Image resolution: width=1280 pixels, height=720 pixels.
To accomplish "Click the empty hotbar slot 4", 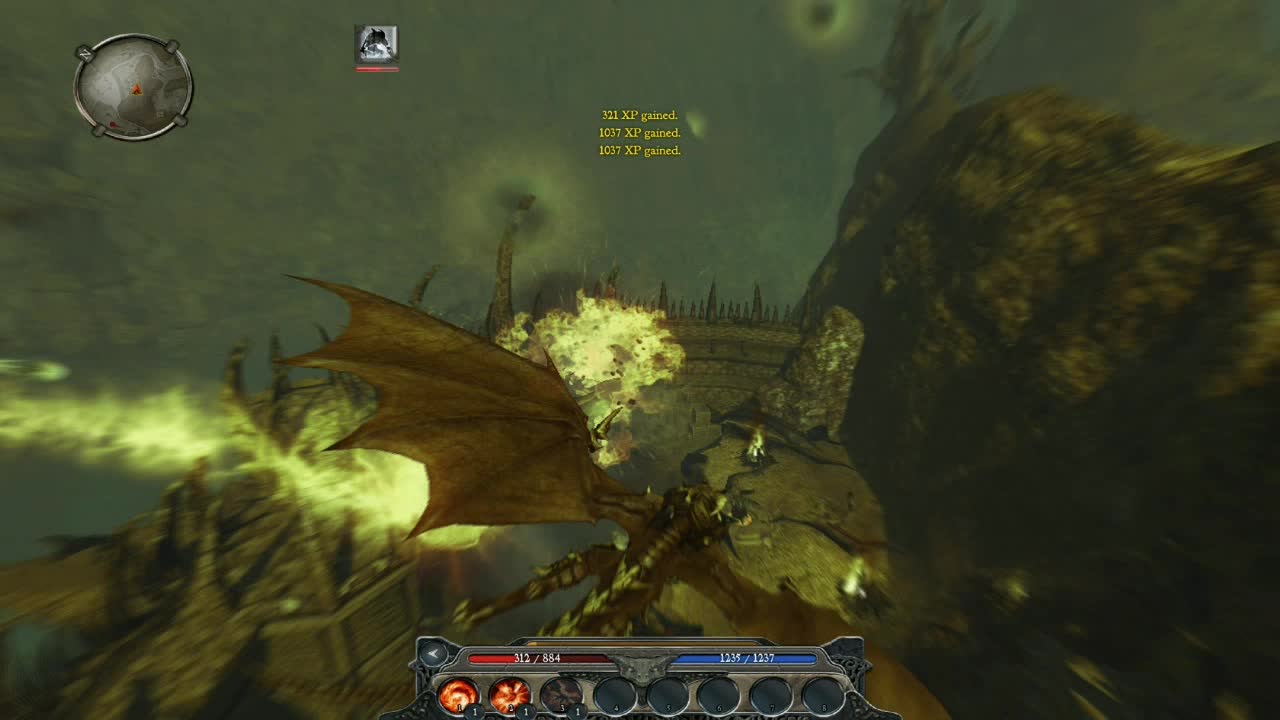I will click(613, 695).
